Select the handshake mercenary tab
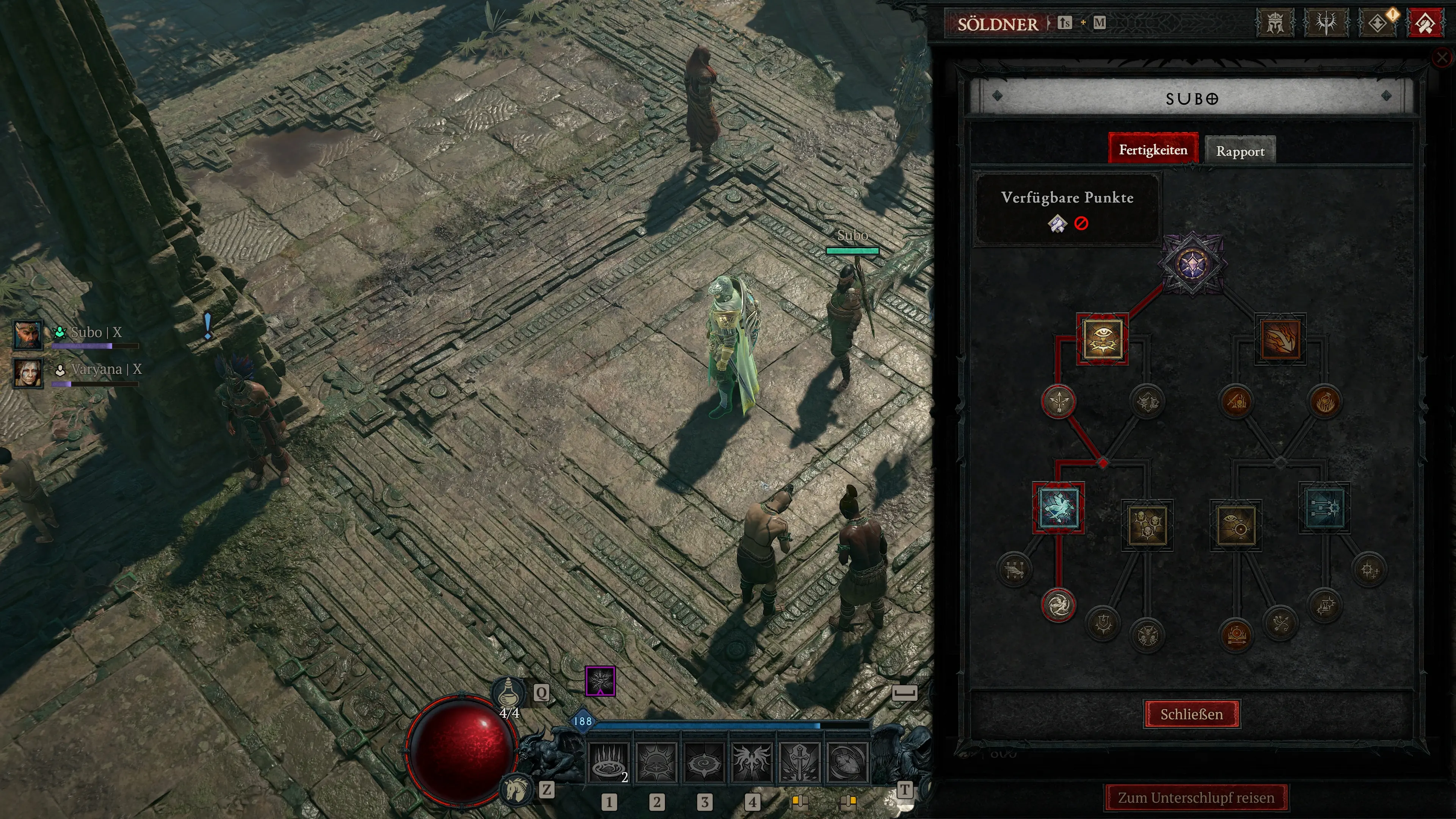The width and height of the screenshot is (1456, 819). pos(1425,24)
